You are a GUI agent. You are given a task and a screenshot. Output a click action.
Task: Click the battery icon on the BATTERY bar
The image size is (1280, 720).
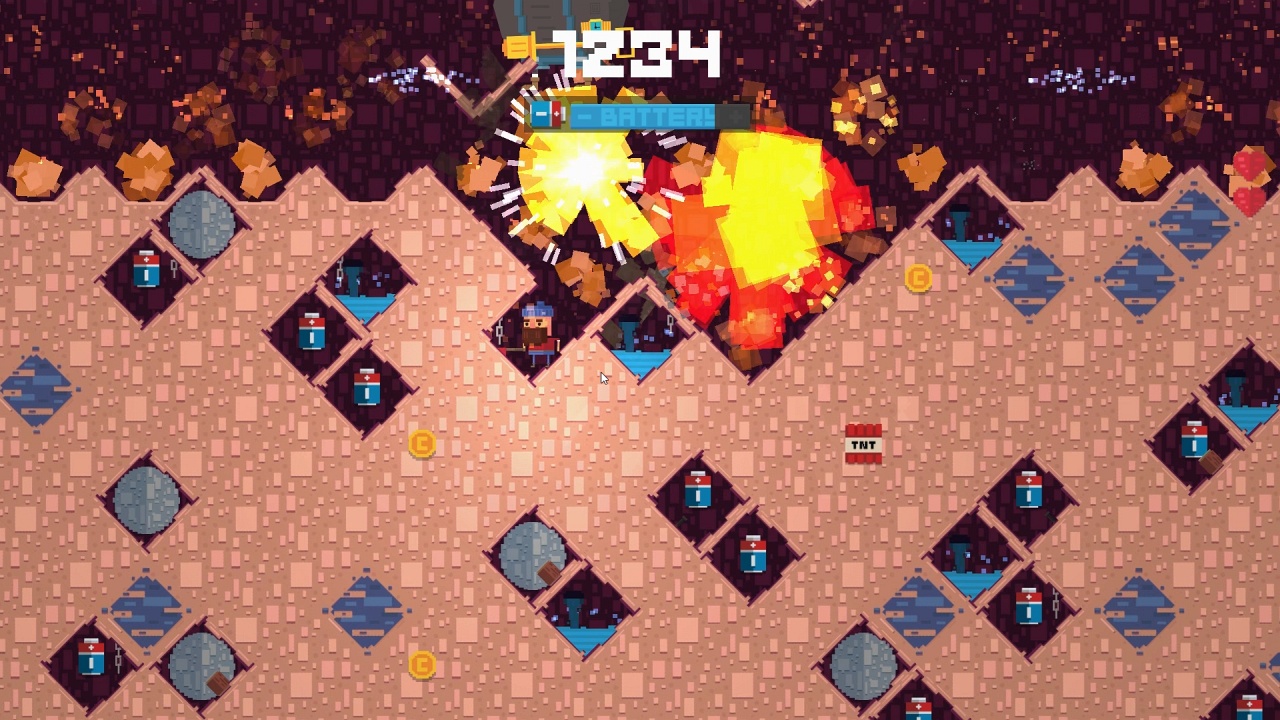click(549, 114)
